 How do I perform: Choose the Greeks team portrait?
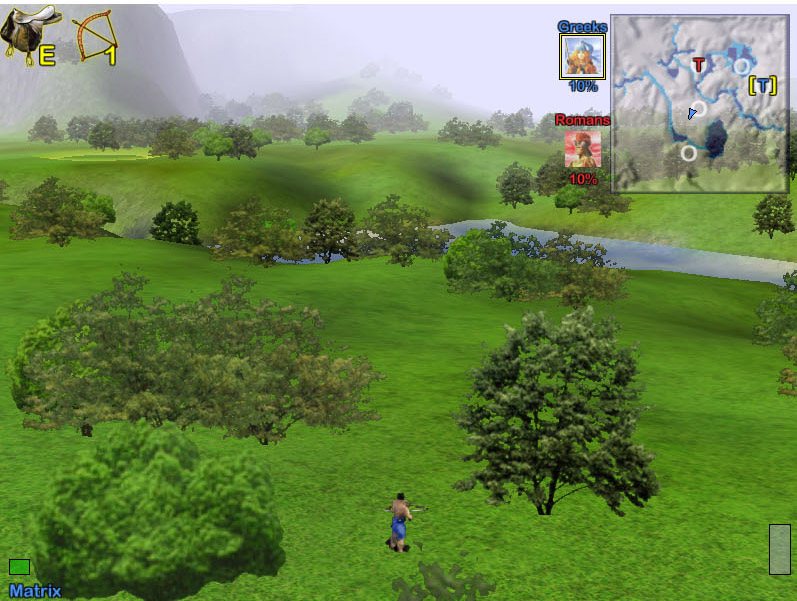pos(582,56)
